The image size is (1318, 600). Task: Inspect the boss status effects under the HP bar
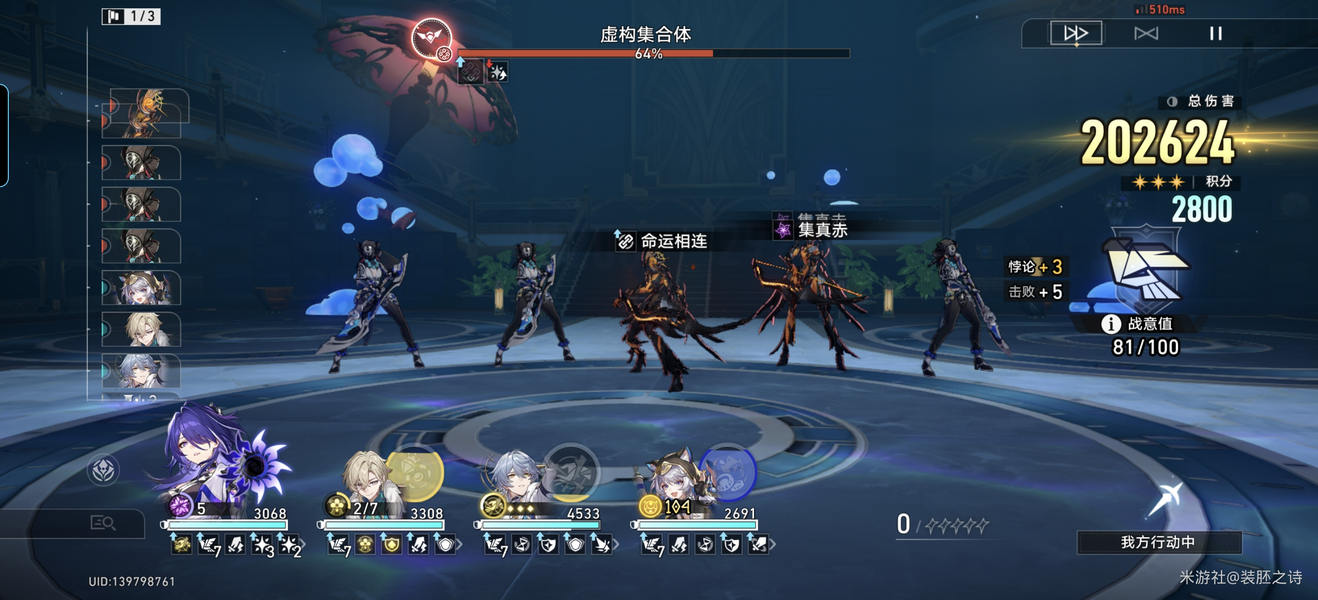(x=484, y=71)
